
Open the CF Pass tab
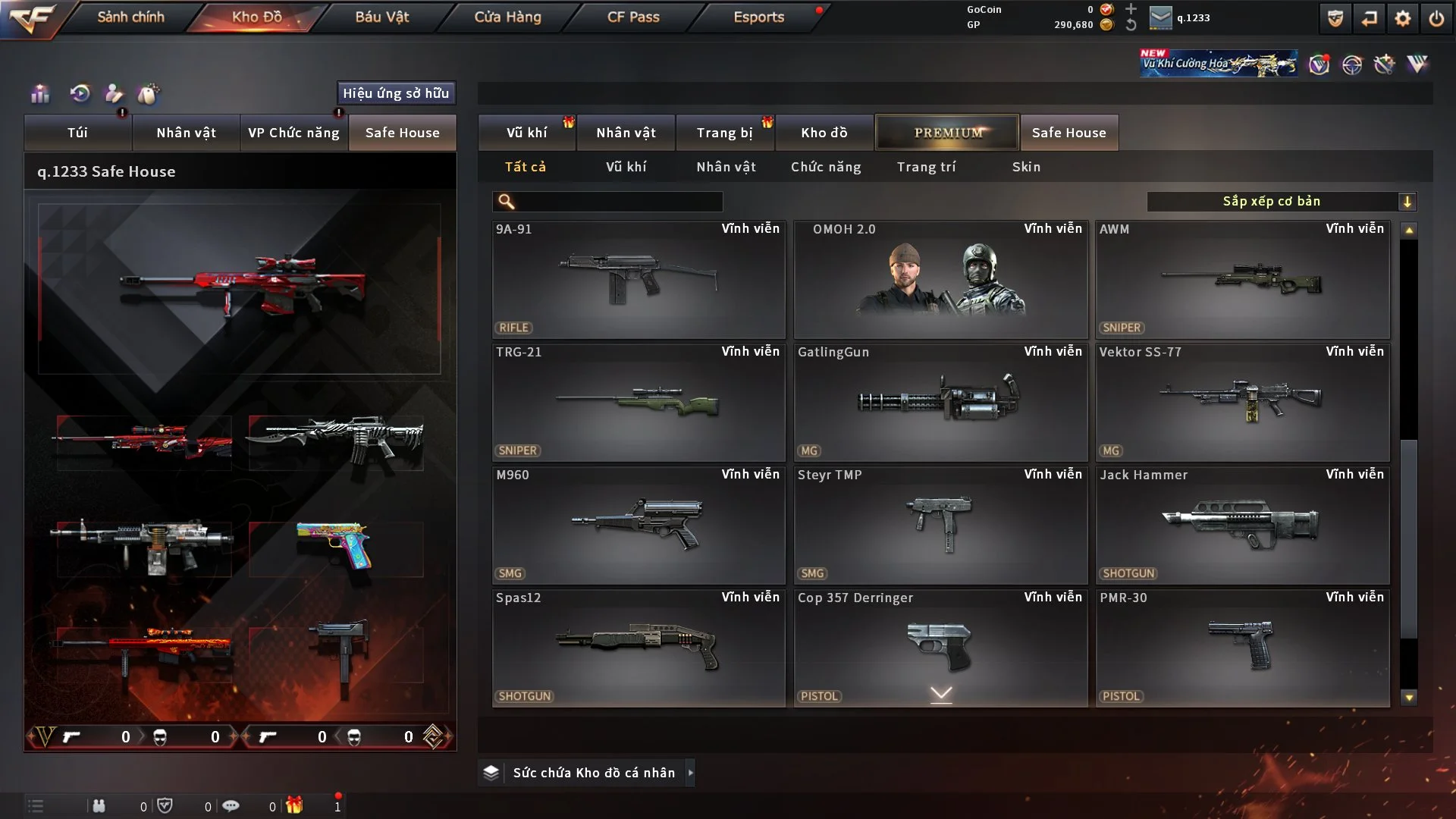633,17
